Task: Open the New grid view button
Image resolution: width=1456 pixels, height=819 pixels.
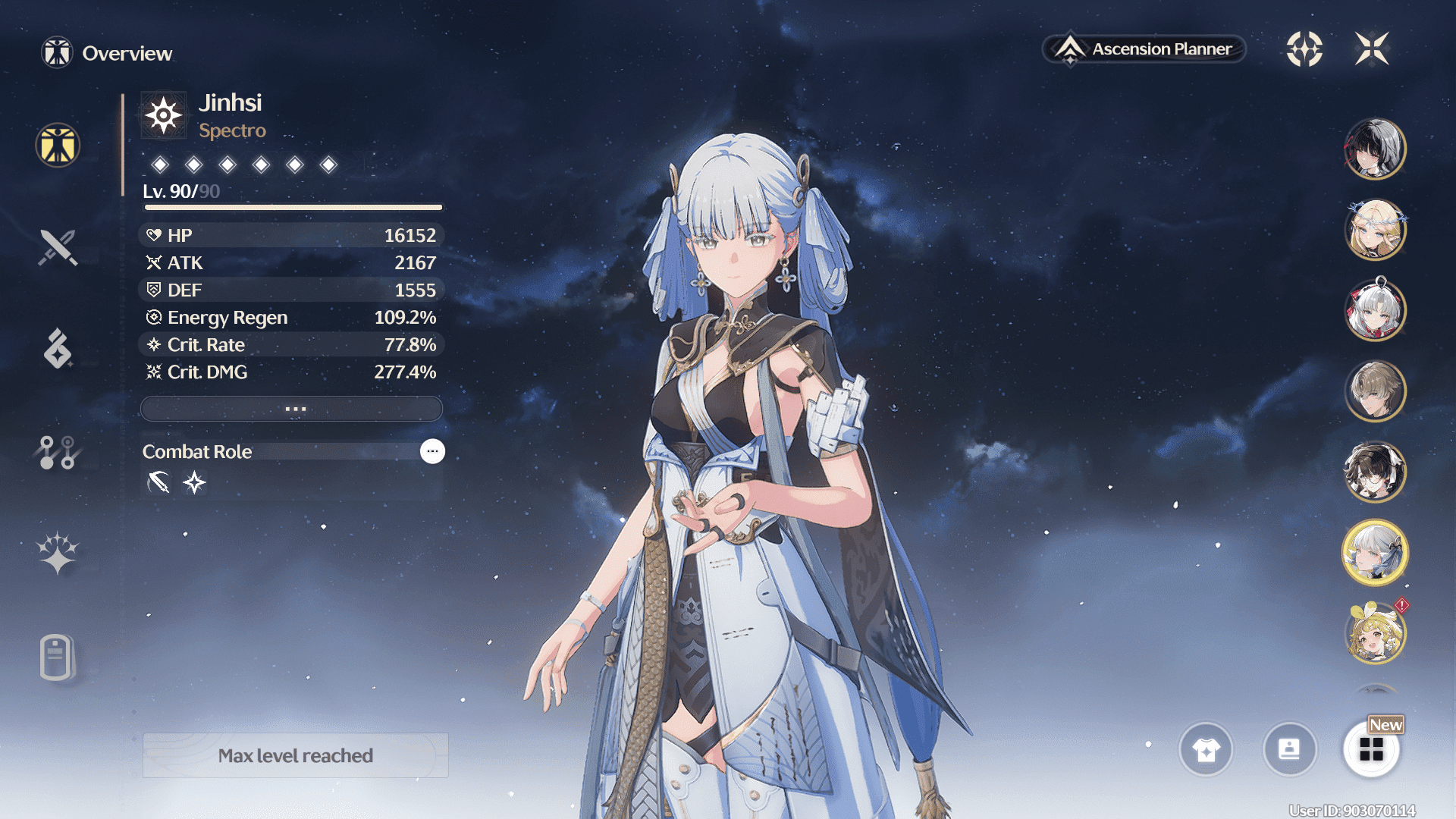Action: [x=1371, y=749]
